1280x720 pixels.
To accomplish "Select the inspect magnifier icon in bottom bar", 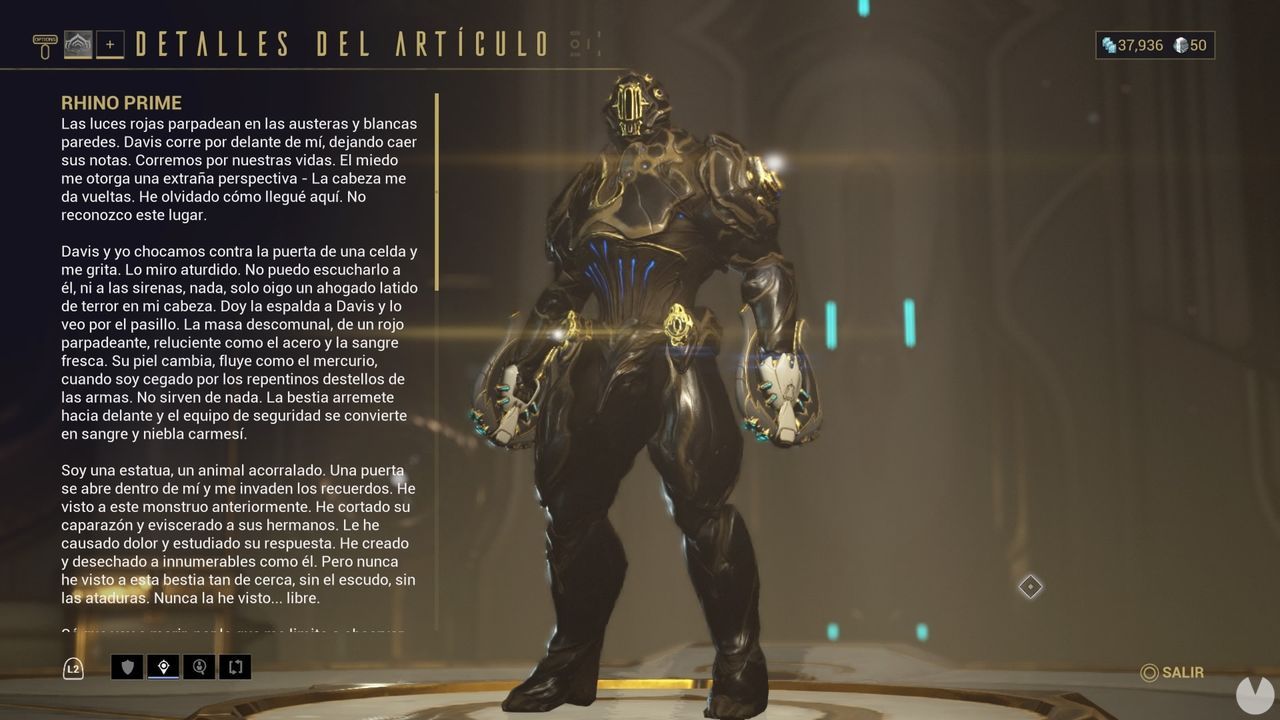I will tap(199, 667).
